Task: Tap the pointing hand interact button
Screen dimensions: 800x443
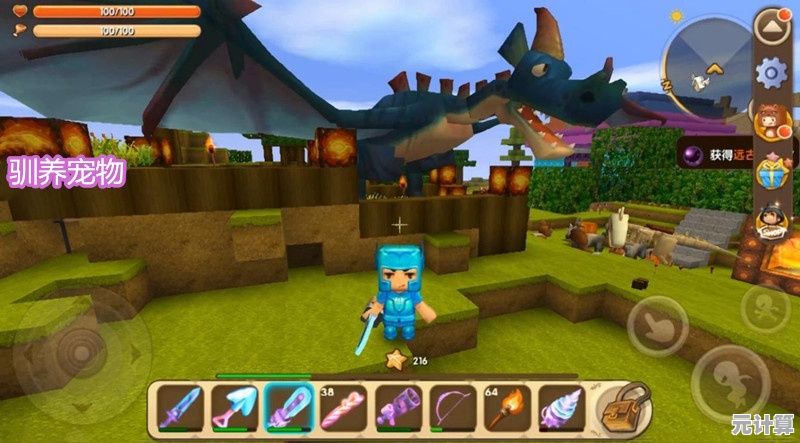Action: pyautogui.click(x=657, y=326)
